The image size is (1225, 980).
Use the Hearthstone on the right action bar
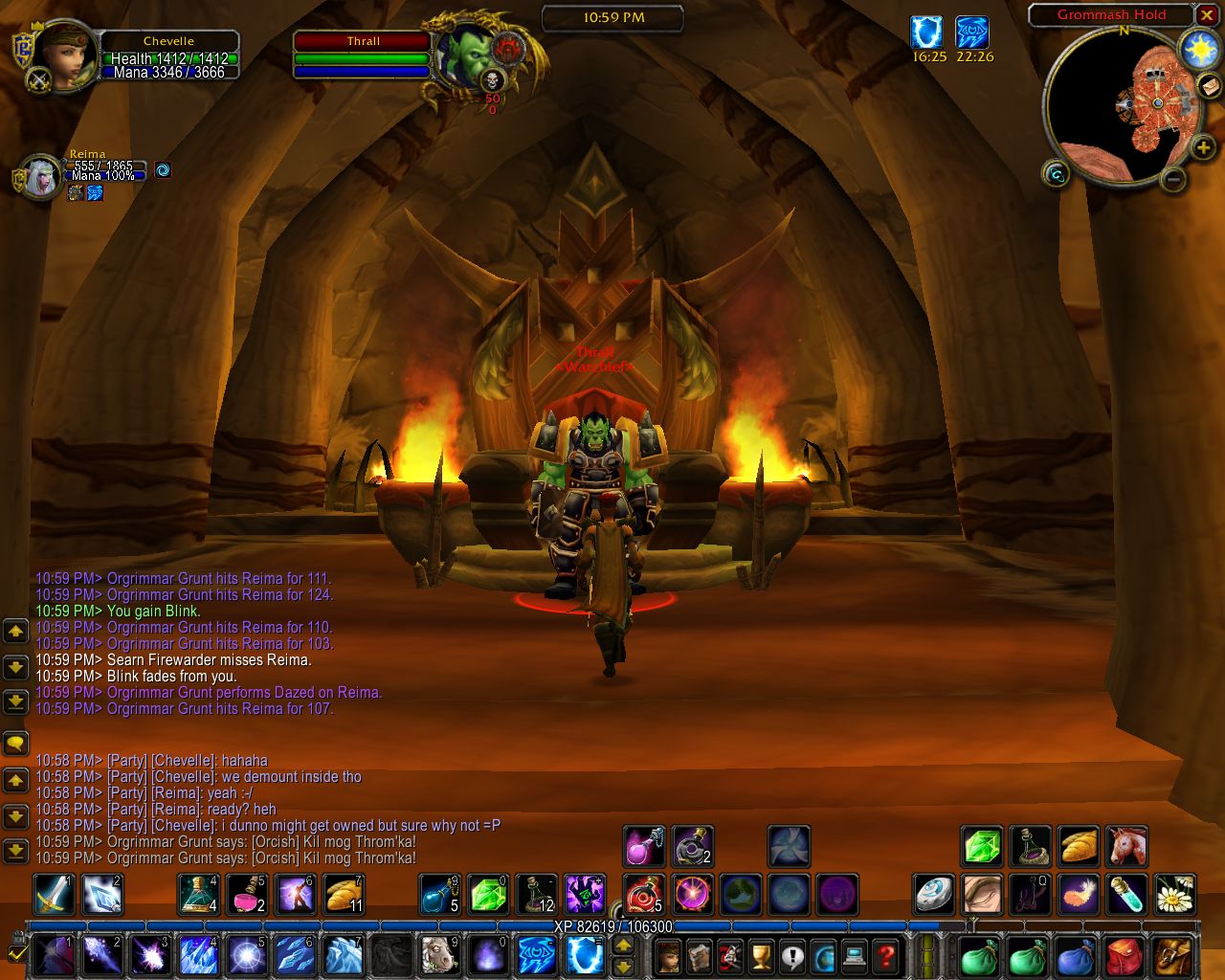click(933, 894)
